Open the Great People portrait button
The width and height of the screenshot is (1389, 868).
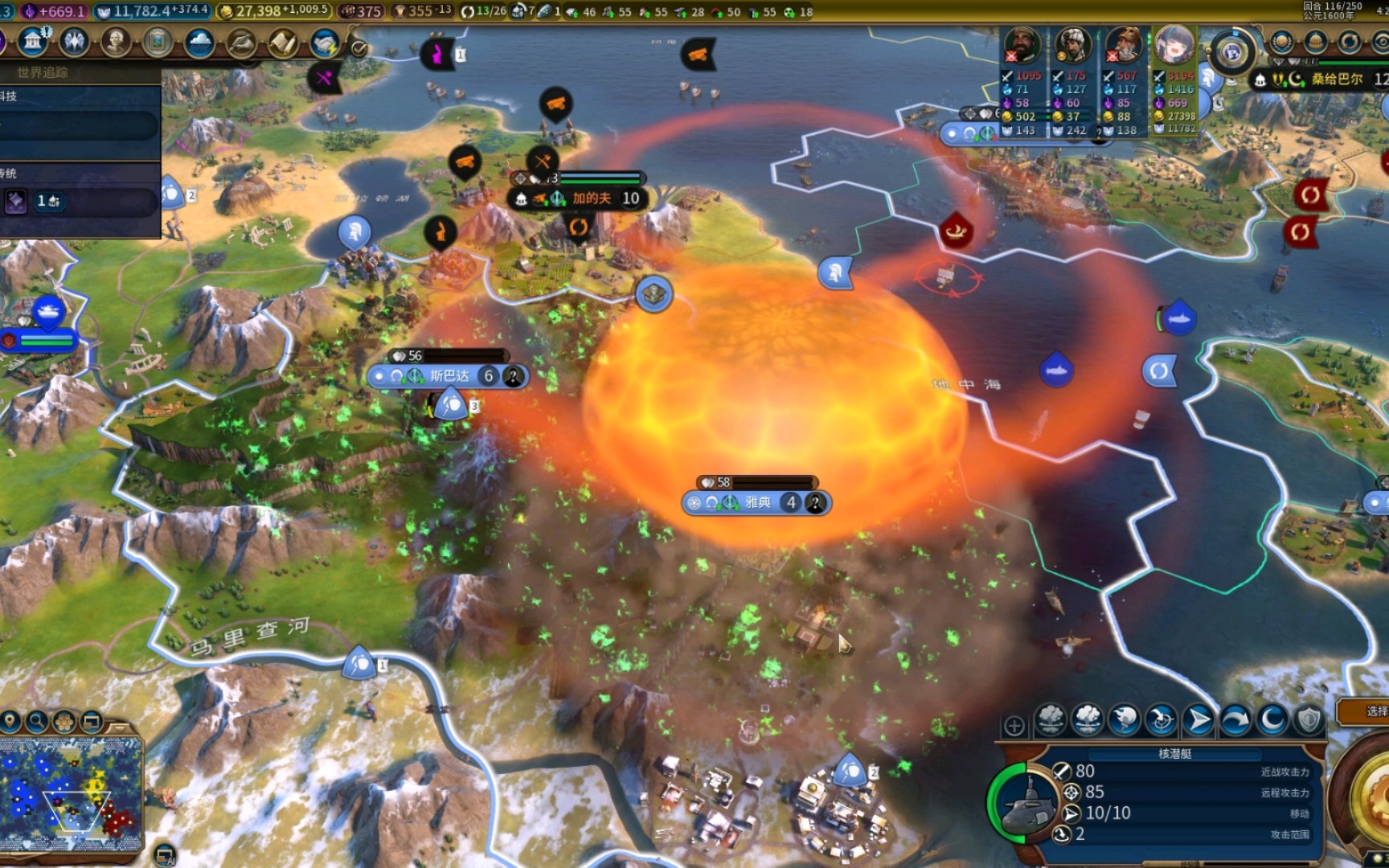point(116,42)
